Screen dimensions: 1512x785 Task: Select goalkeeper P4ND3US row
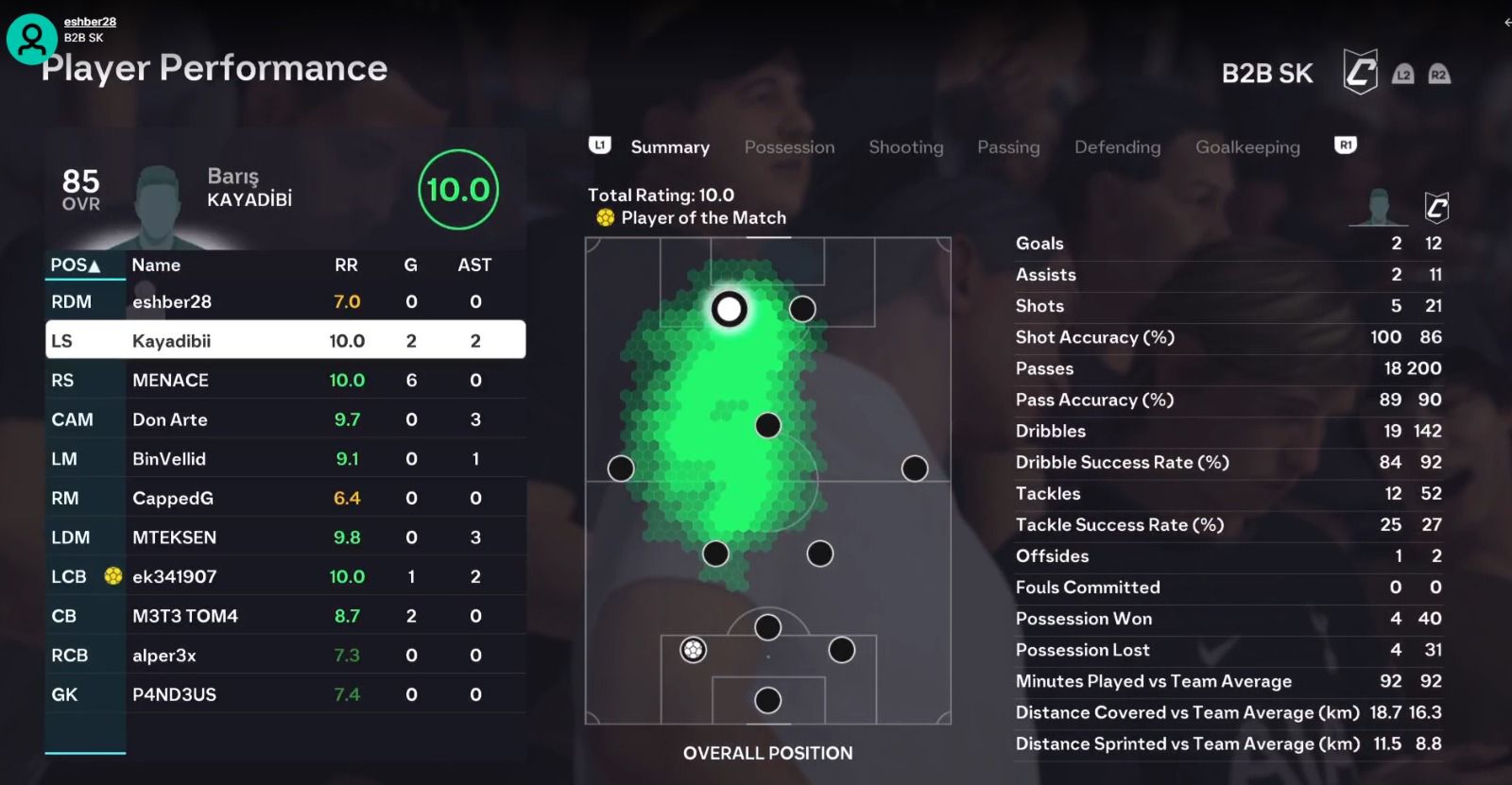[285, 694]
